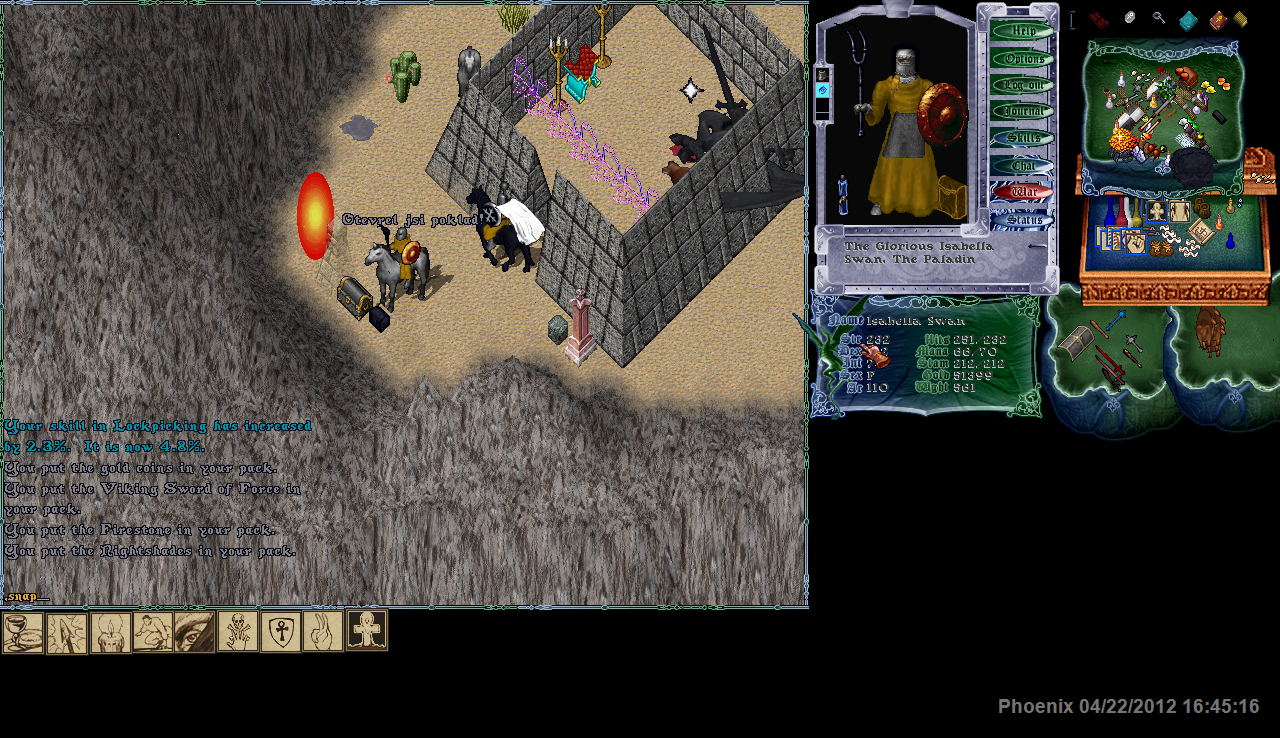Click the Log out button
Image resolution: width=1280 pixels, height=738 pixels.
1023,85
